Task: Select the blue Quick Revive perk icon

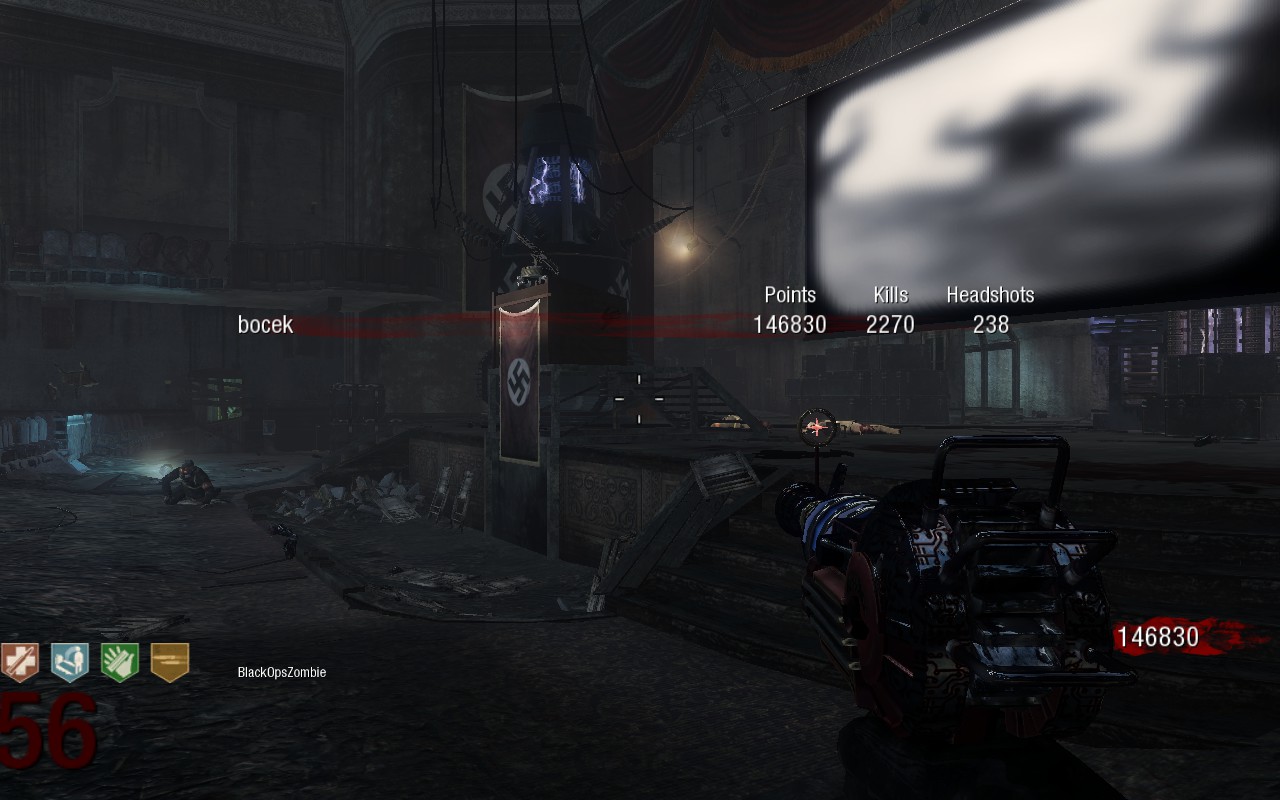Action: [70, 662]
